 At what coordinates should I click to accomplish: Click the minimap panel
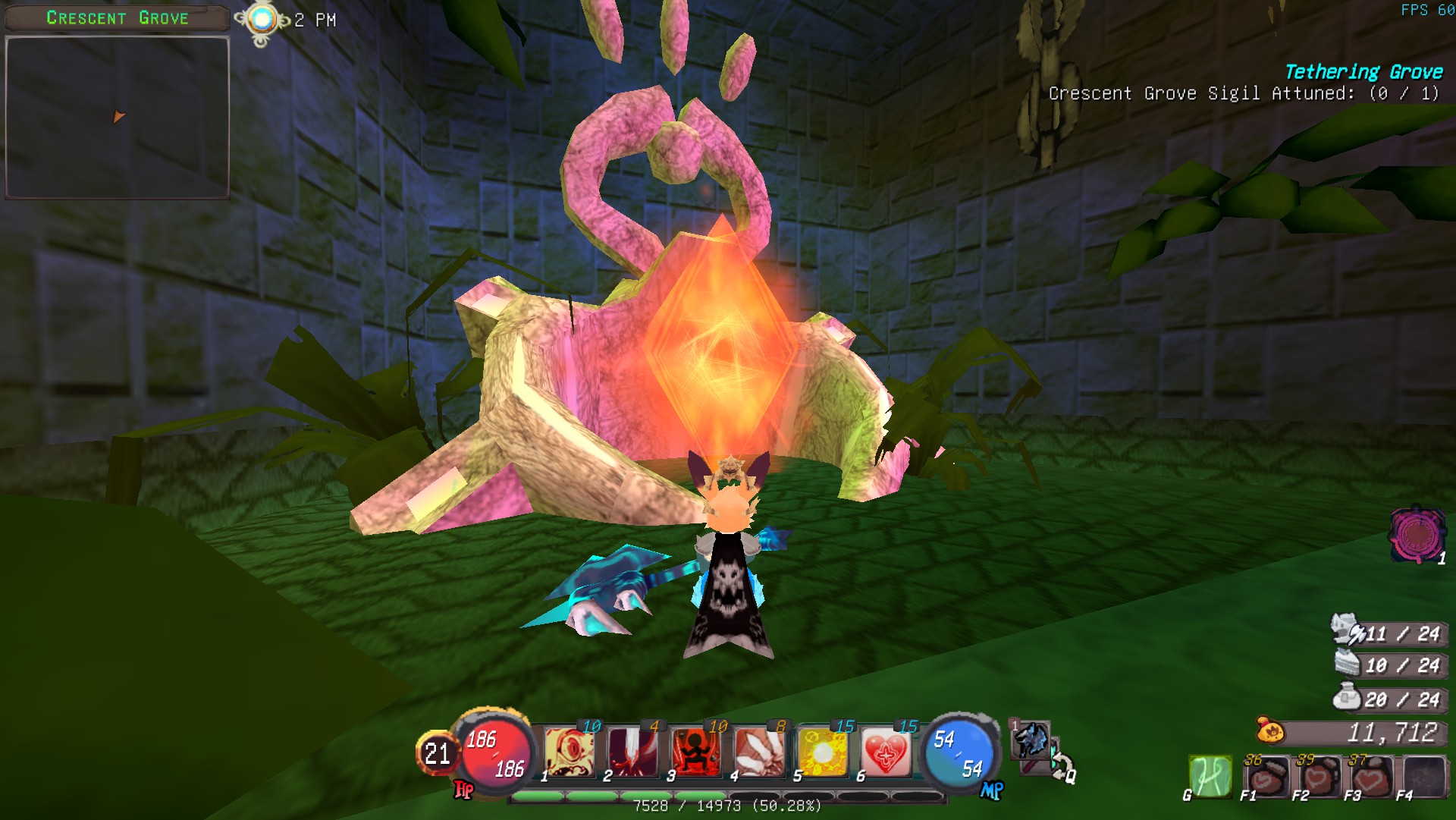point(118,118)
